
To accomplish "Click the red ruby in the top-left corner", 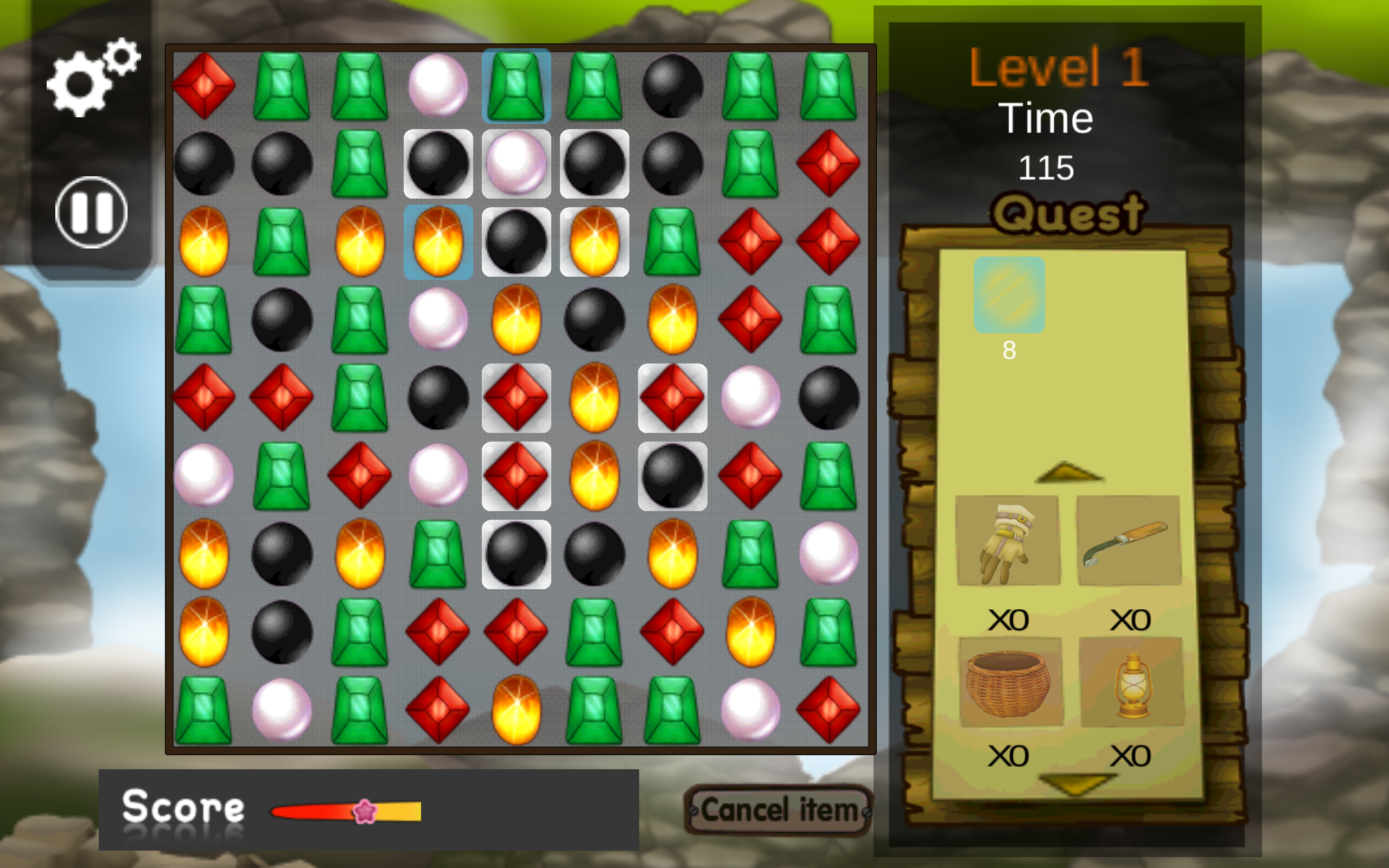I will coord(204,85).
